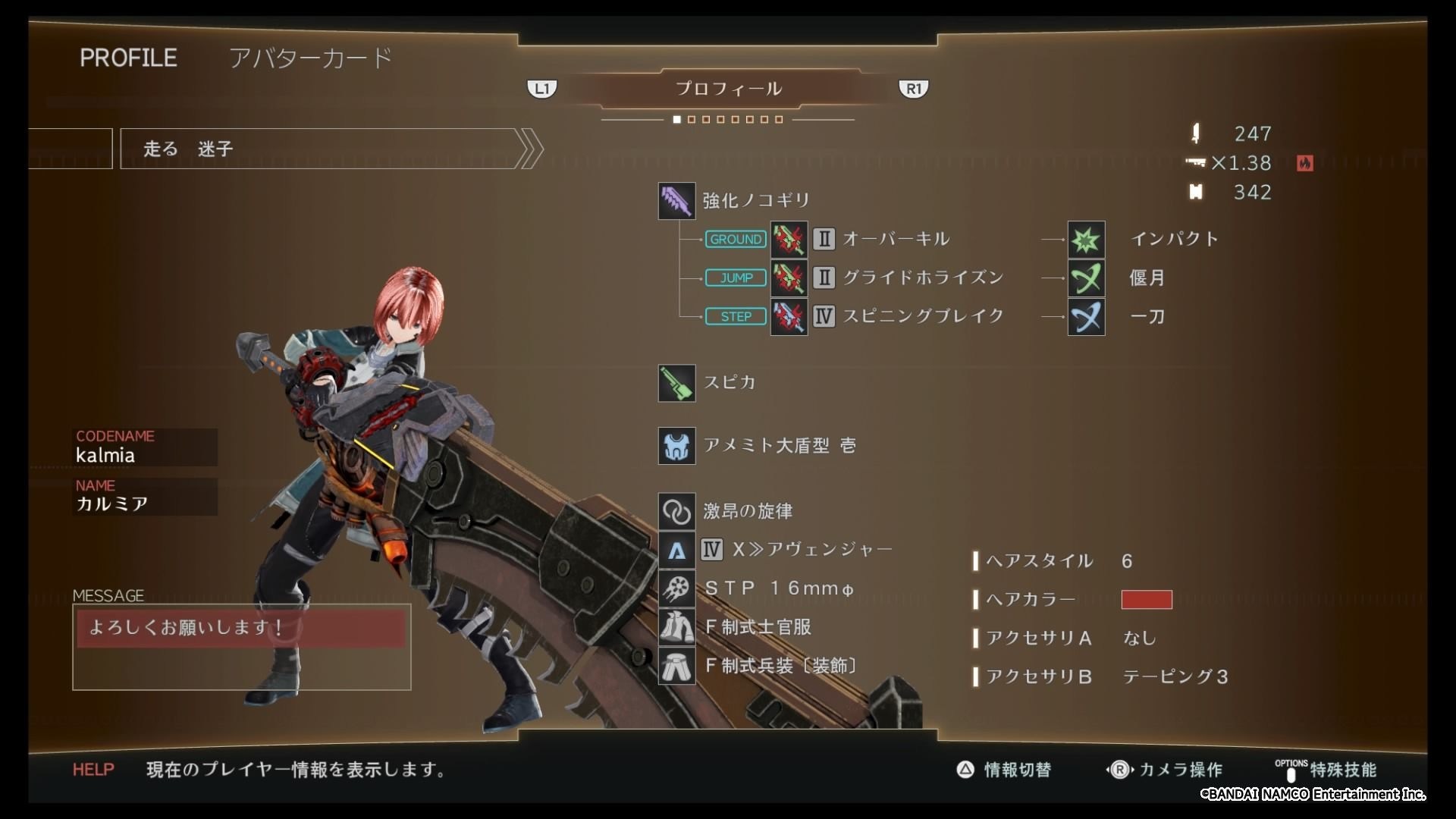Toggle the GROUND combo slot
This screenshot has height=819, width=1456.
(x=735, y=239)
